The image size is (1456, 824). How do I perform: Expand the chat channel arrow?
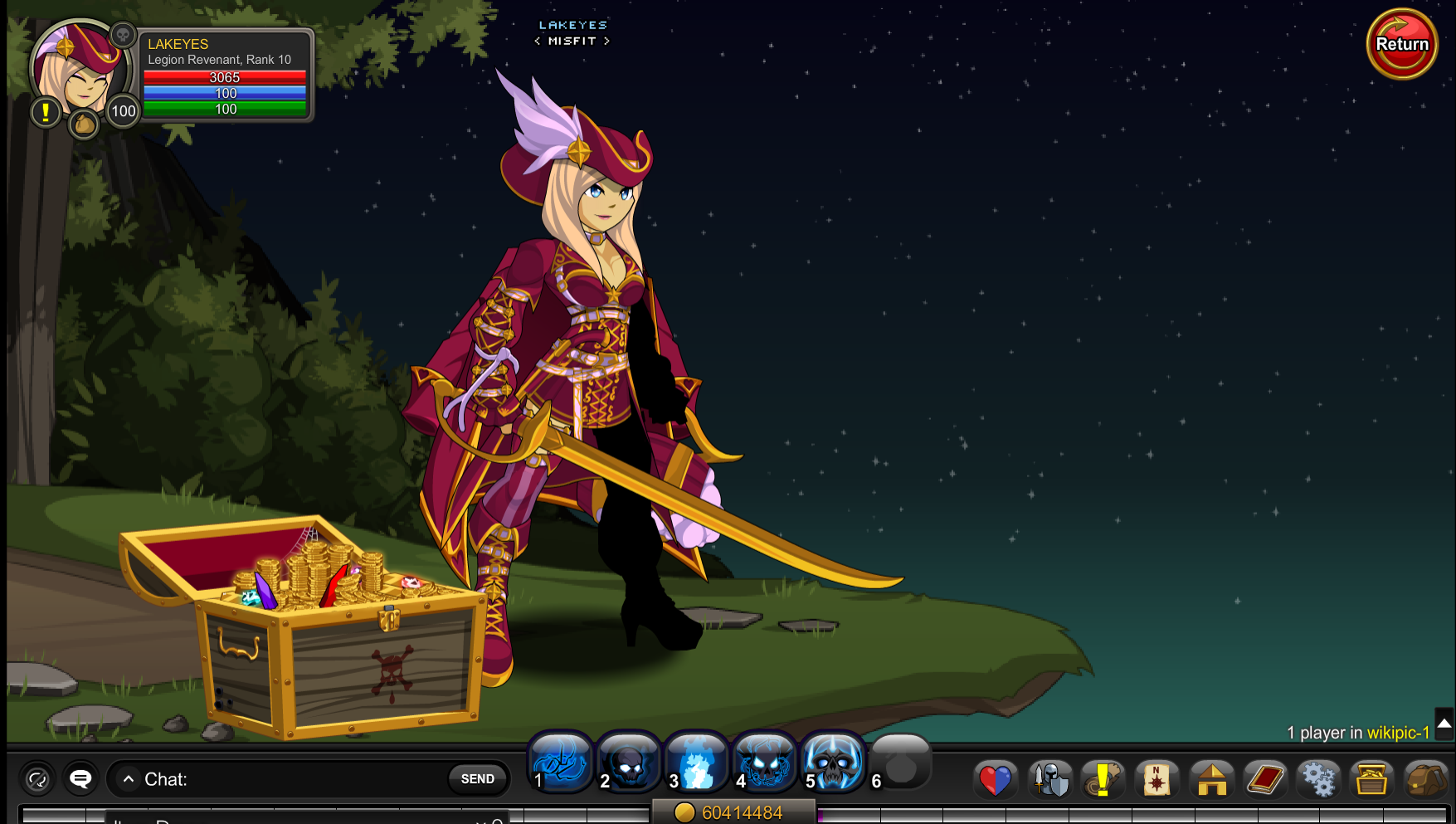pyautogui.click(x=129, y=779)
